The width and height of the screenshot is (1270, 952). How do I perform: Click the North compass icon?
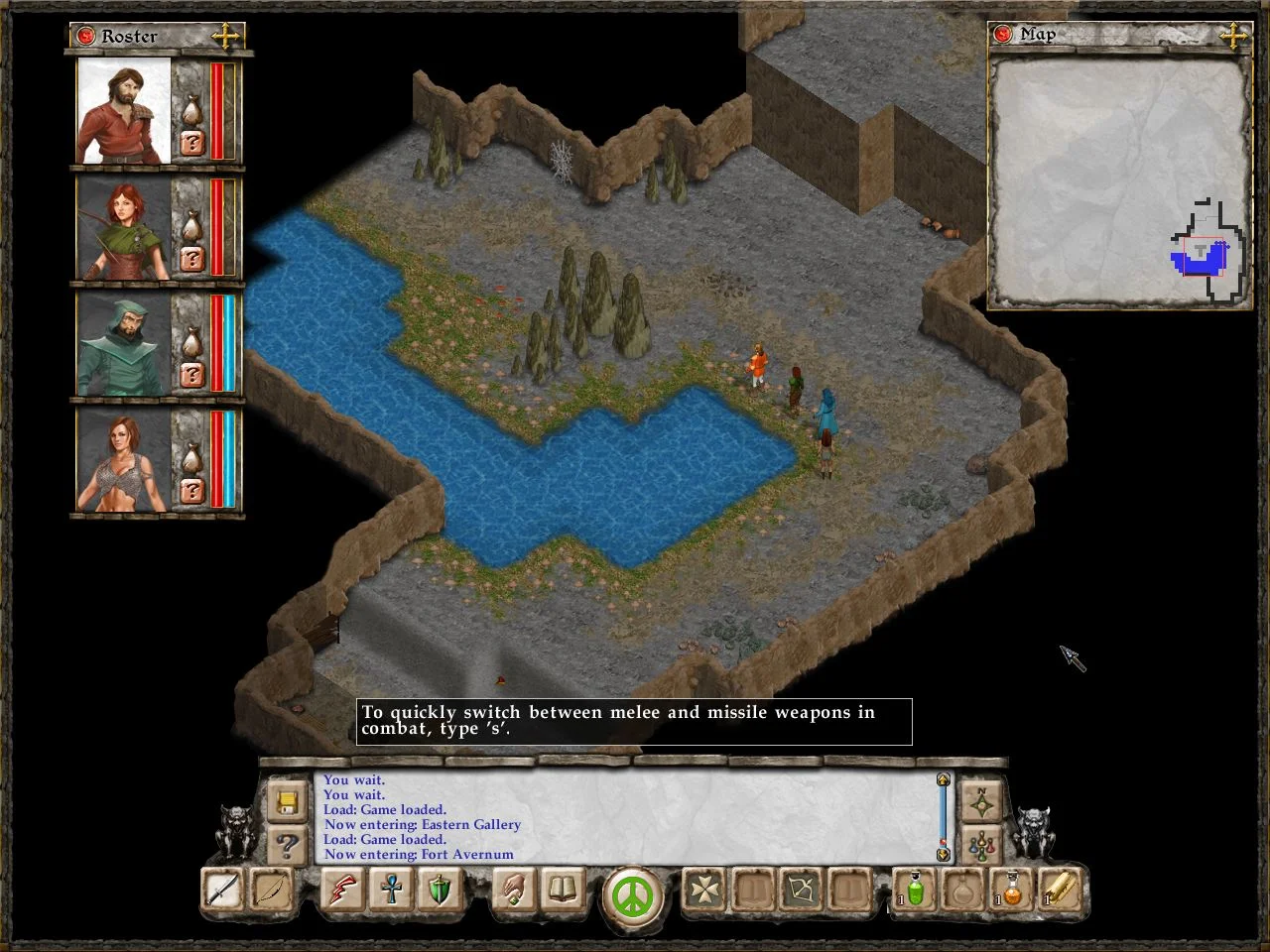(980, 801)
